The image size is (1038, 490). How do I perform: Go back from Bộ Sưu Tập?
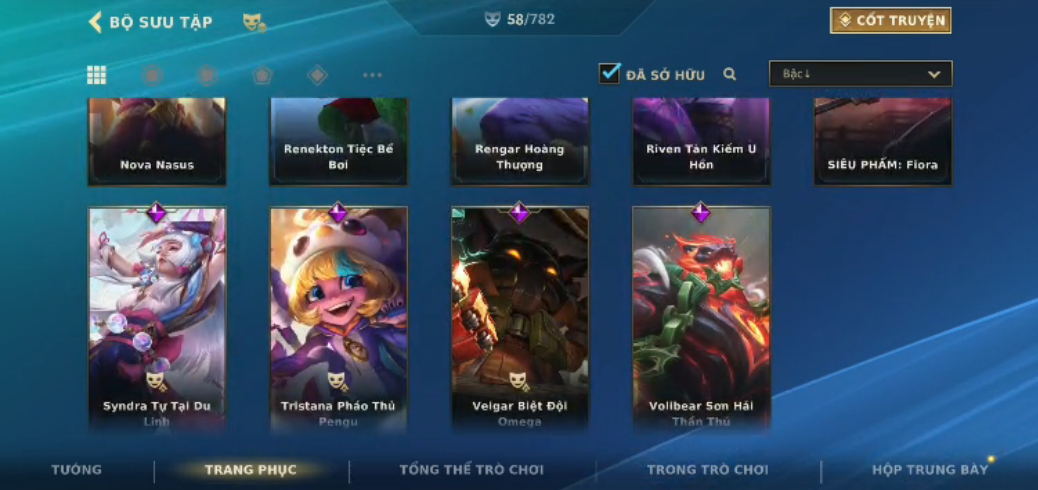96,22
